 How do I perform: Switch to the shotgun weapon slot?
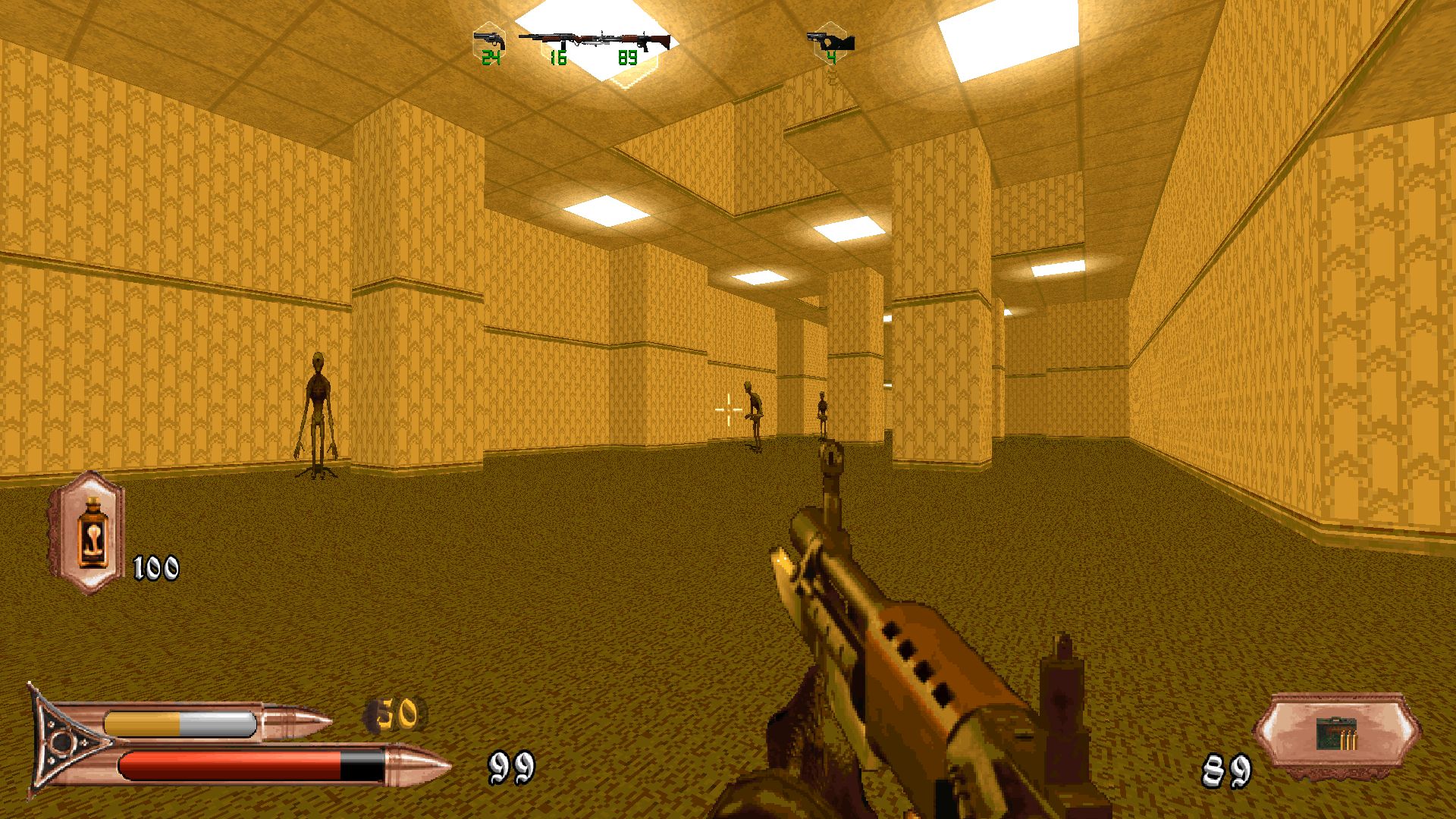click(555, 39)
